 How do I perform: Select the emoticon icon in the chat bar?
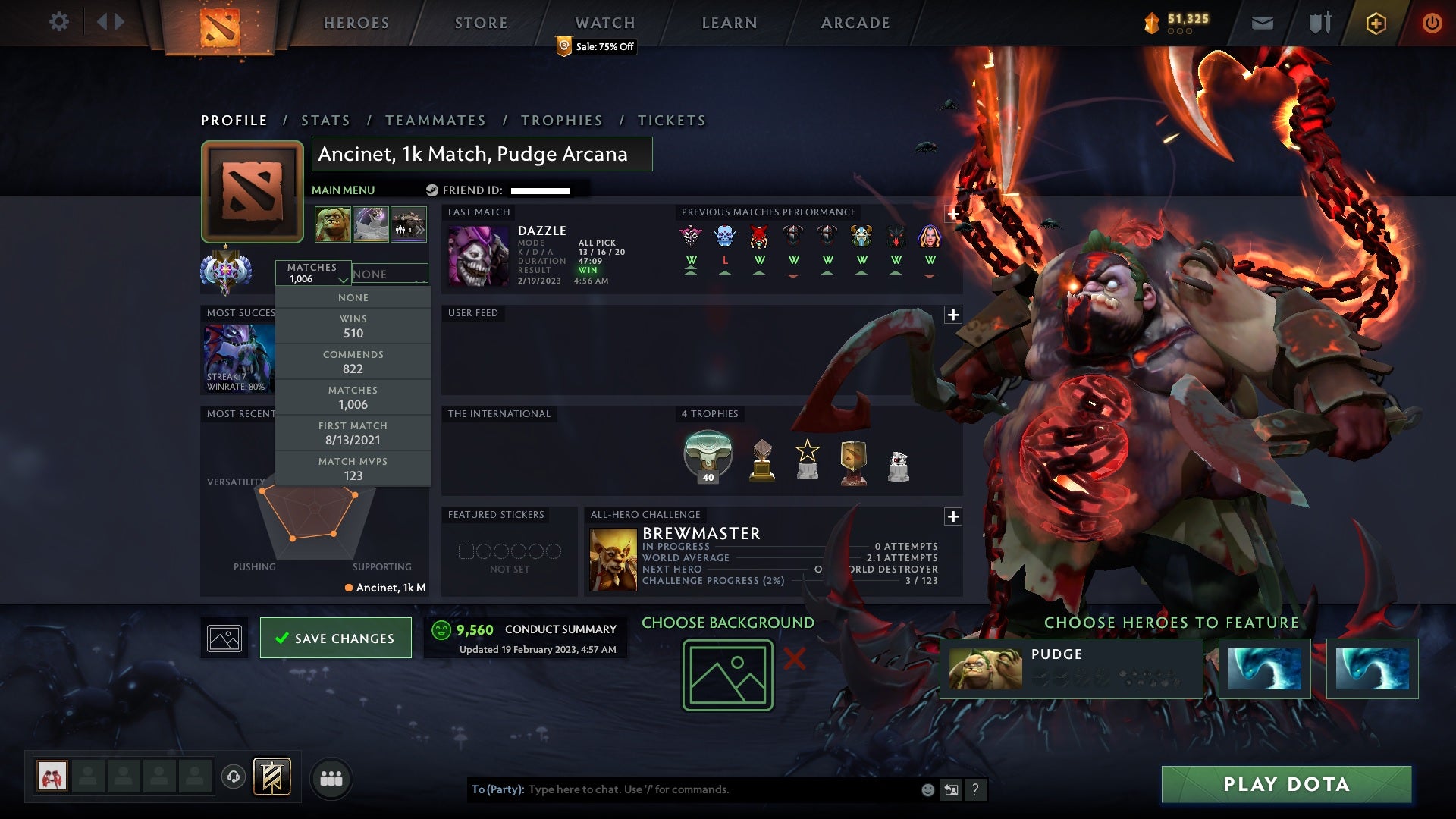pyautogui.click(x=927, y=789)
